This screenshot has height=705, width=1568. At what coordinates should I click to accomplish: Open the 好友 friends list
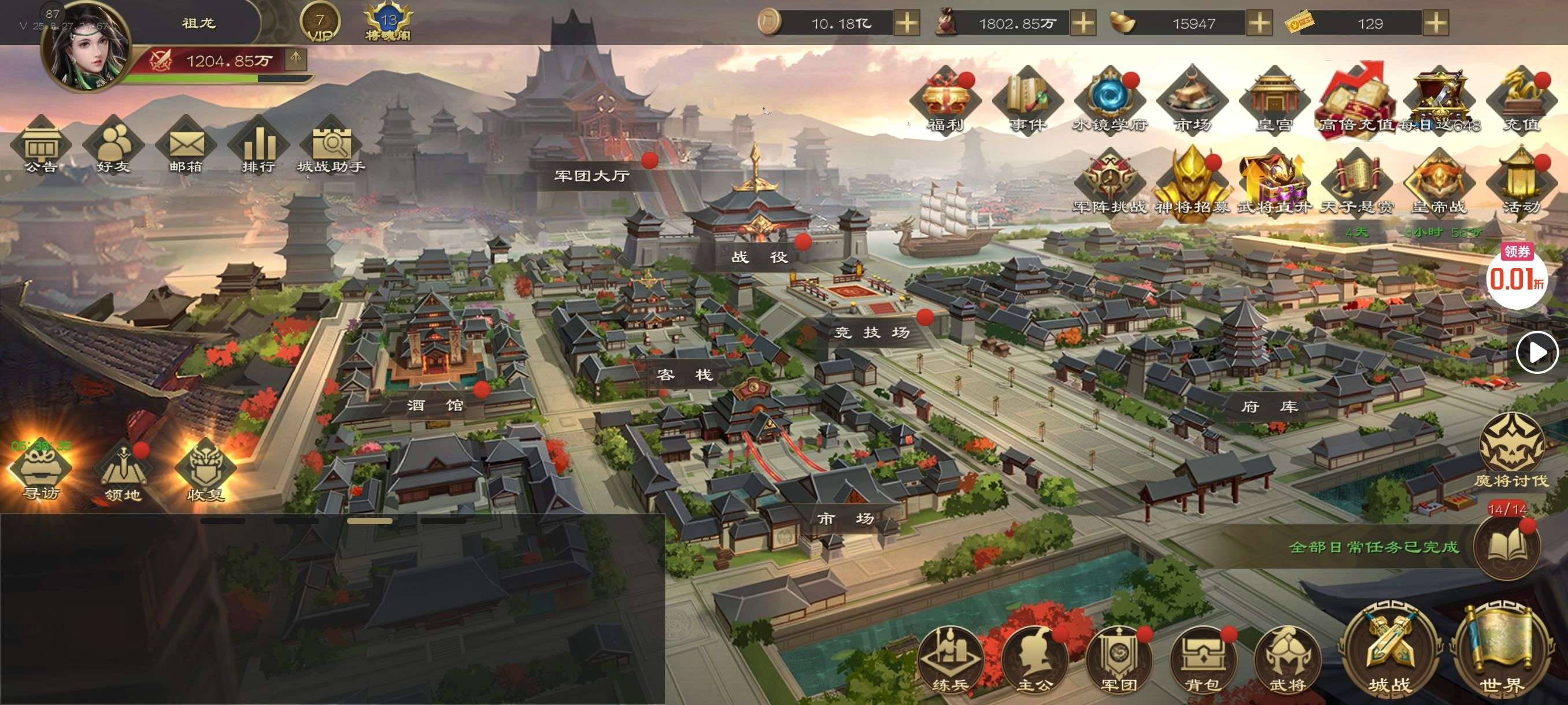tap(113, 146)
